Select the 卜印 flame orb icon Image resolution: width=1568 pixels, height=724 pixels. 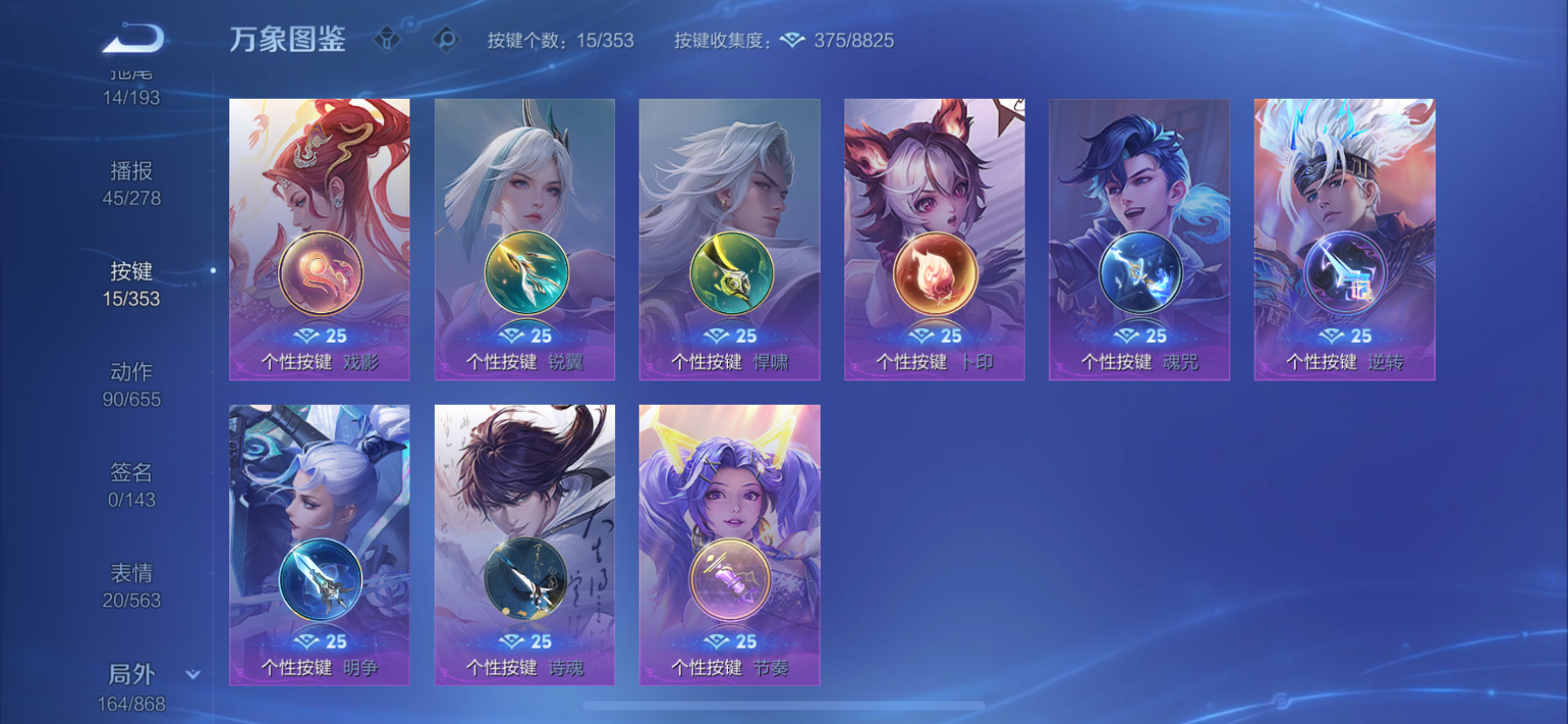click(x=934, y=272)
